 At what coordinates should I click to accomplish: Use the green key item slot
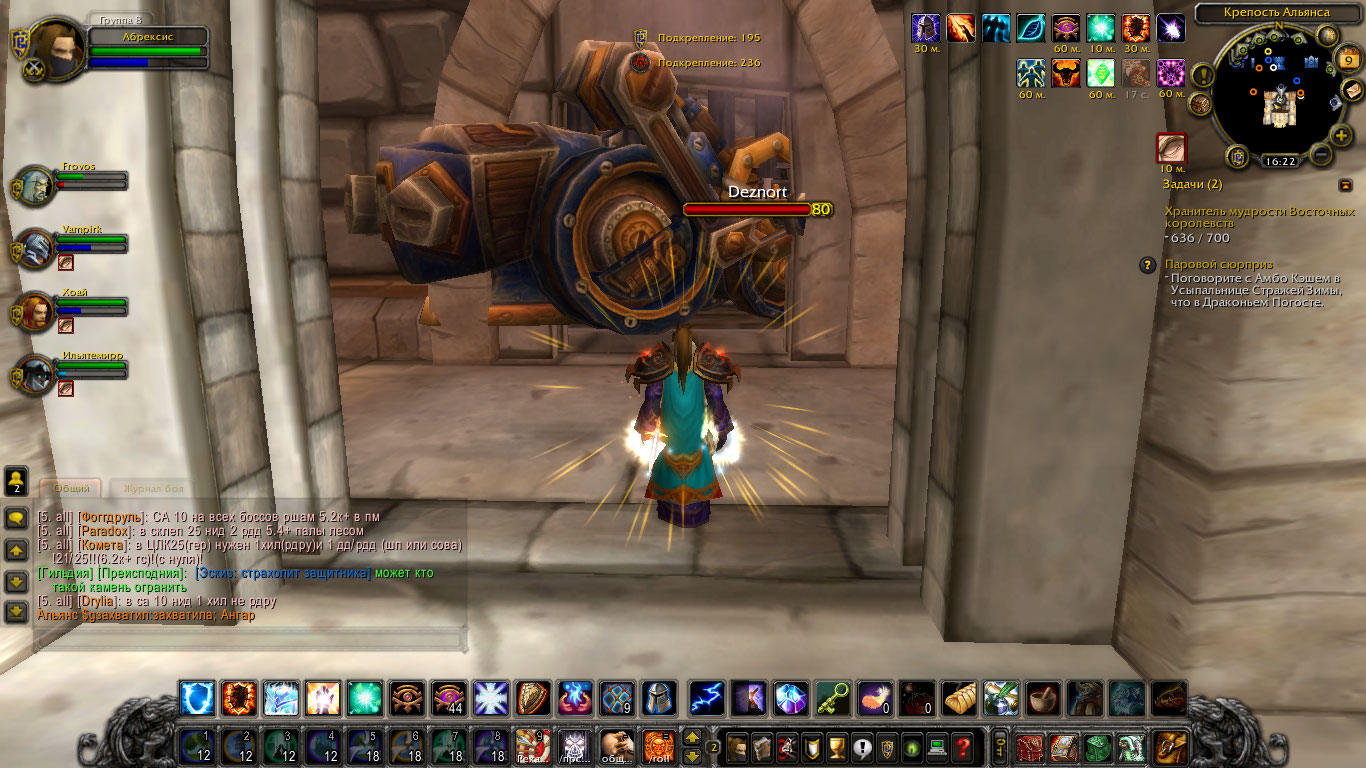[x=833, y=698]
